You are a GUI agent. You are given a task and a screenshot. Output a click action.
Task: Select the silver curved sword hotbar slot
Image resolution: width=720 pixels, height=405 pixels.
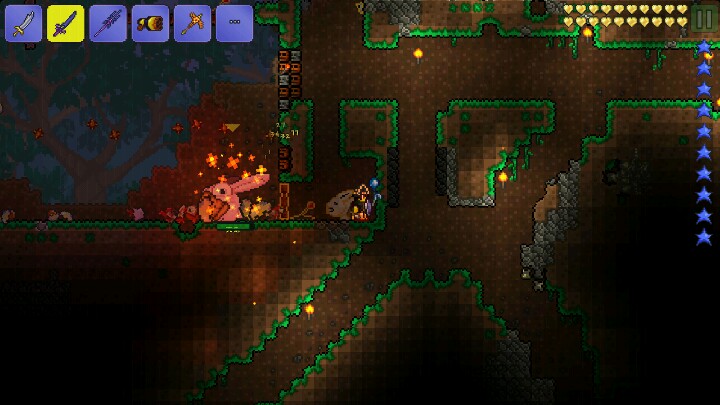click(23, 23)
